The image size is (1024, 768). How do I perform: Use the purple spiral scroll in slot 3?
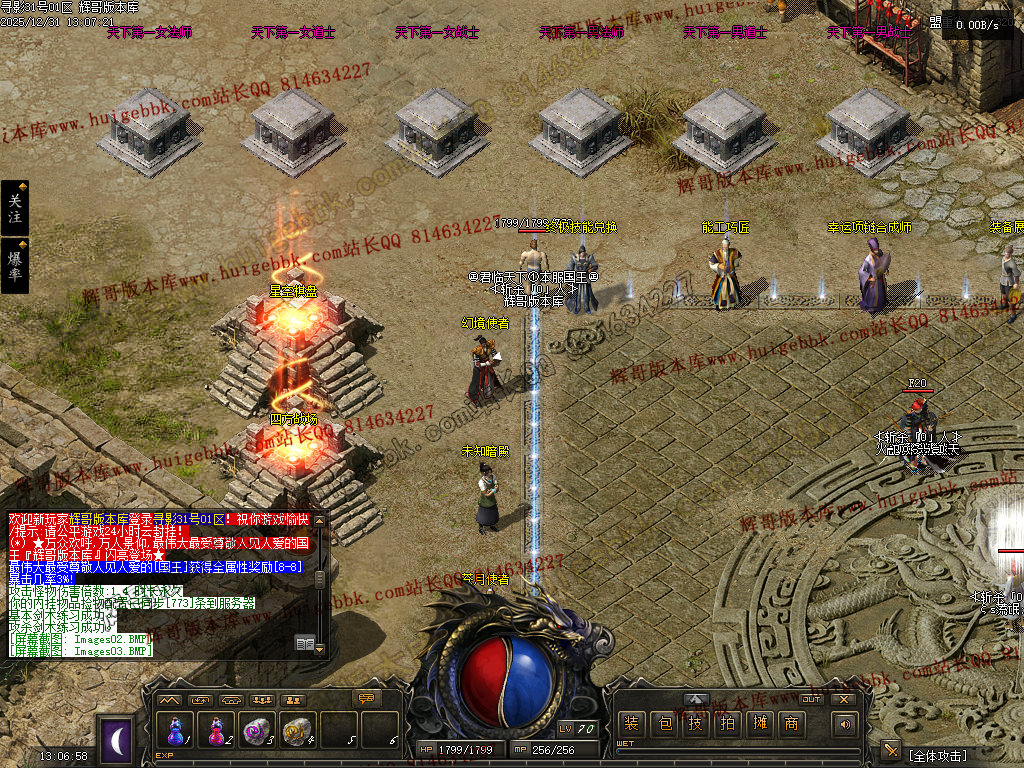(257, 731)
